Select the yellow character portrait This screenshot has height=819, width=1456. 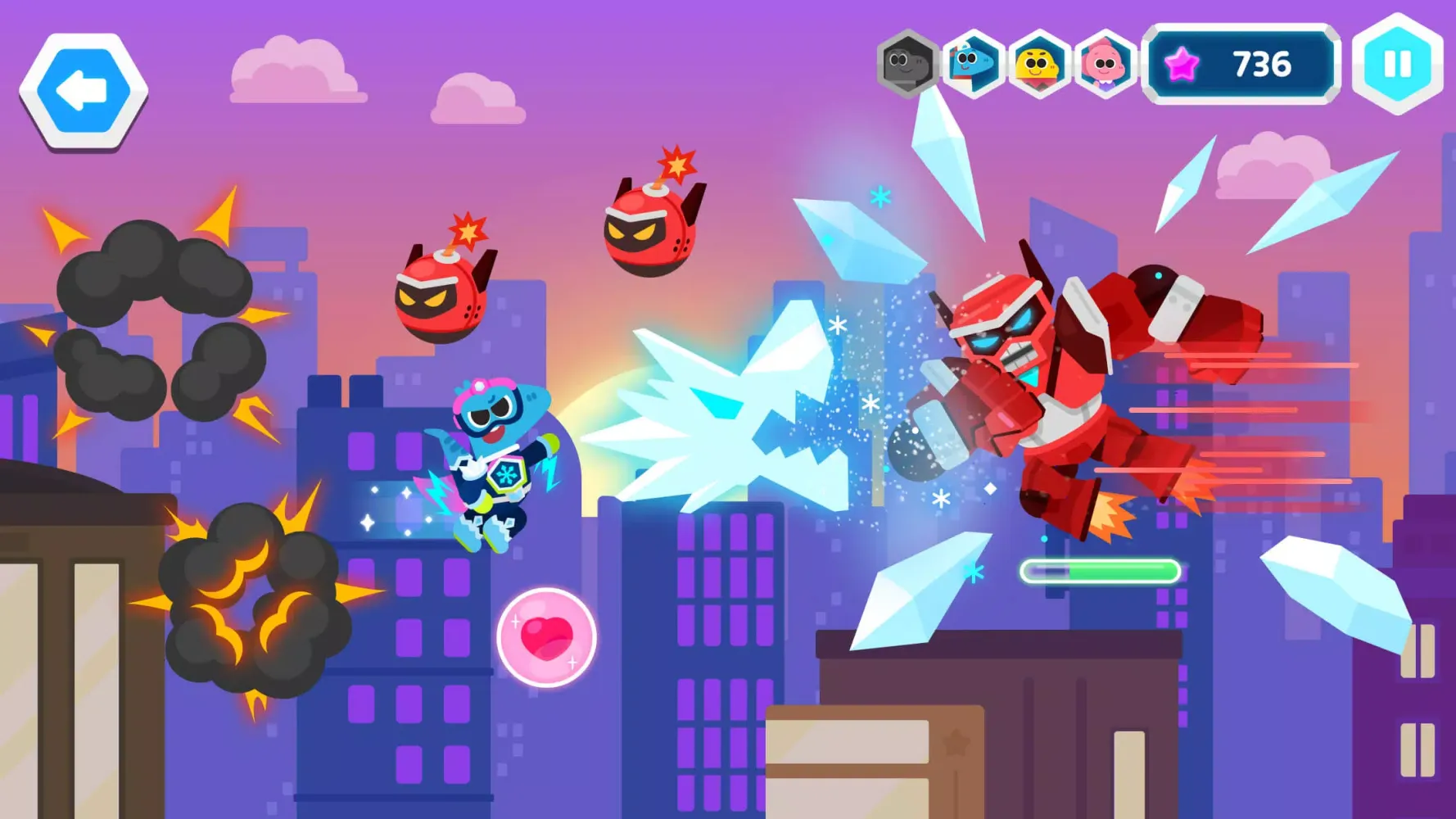tap(1038, 62)
